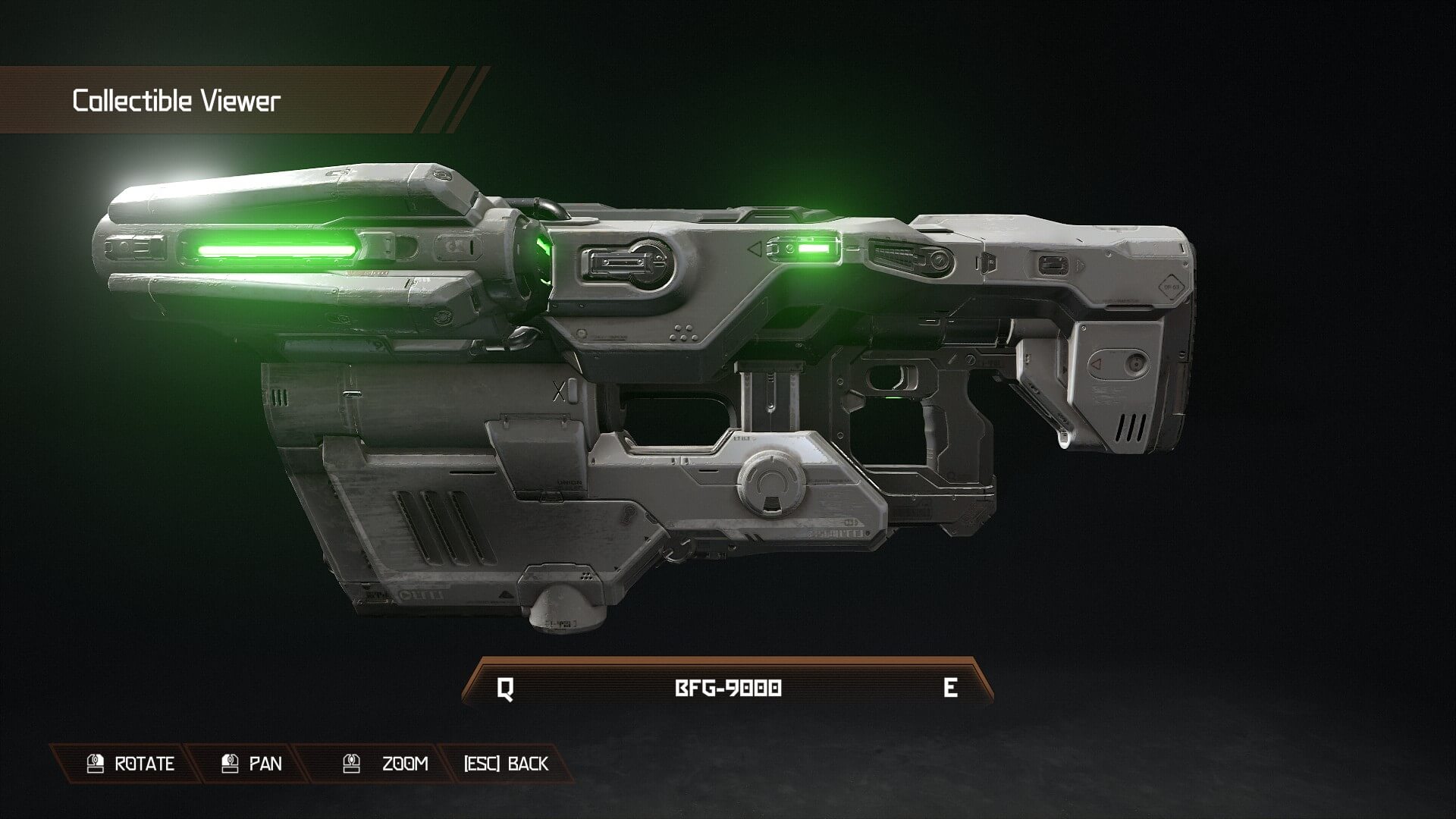Click the Collectible Viewer header
Image resolution: width=1456 pixels, height=819 pixels.
click(x=176, y=98)
